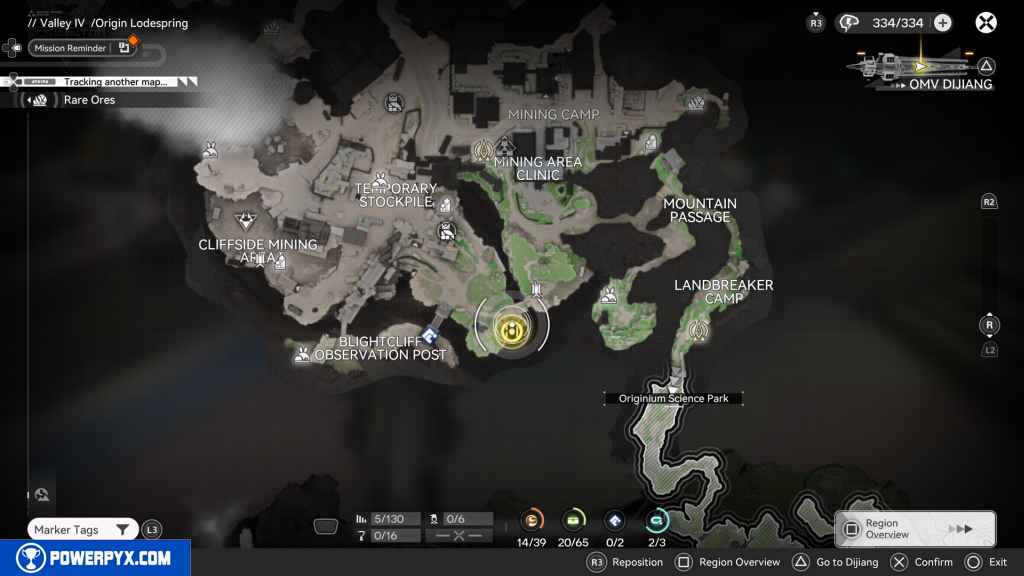Select the Landbreaker Camp marker icon

point(698,330)
